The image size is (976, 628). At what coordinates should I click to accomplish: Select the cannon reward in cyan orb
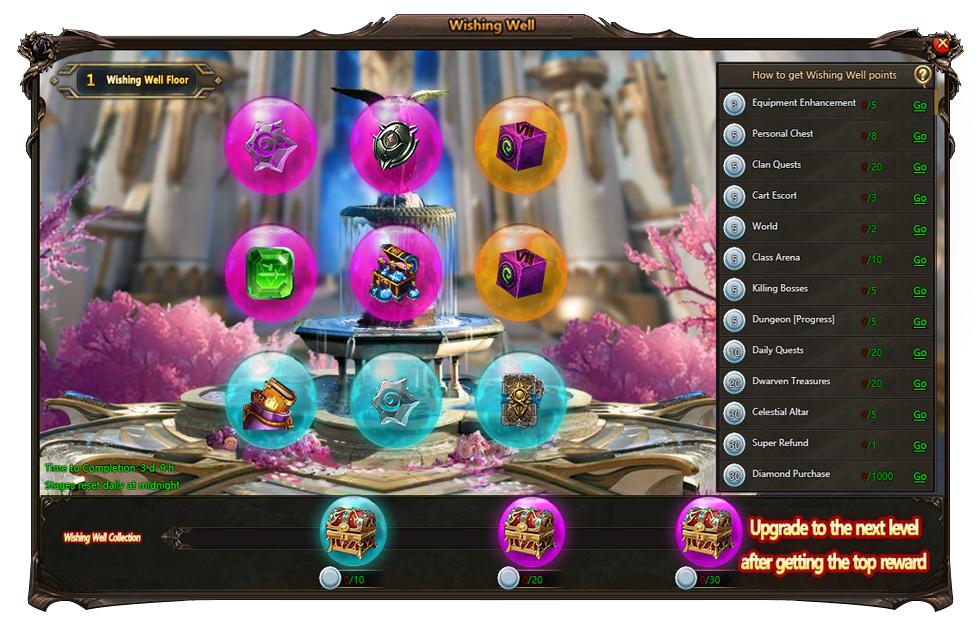(x=271, y=399)
